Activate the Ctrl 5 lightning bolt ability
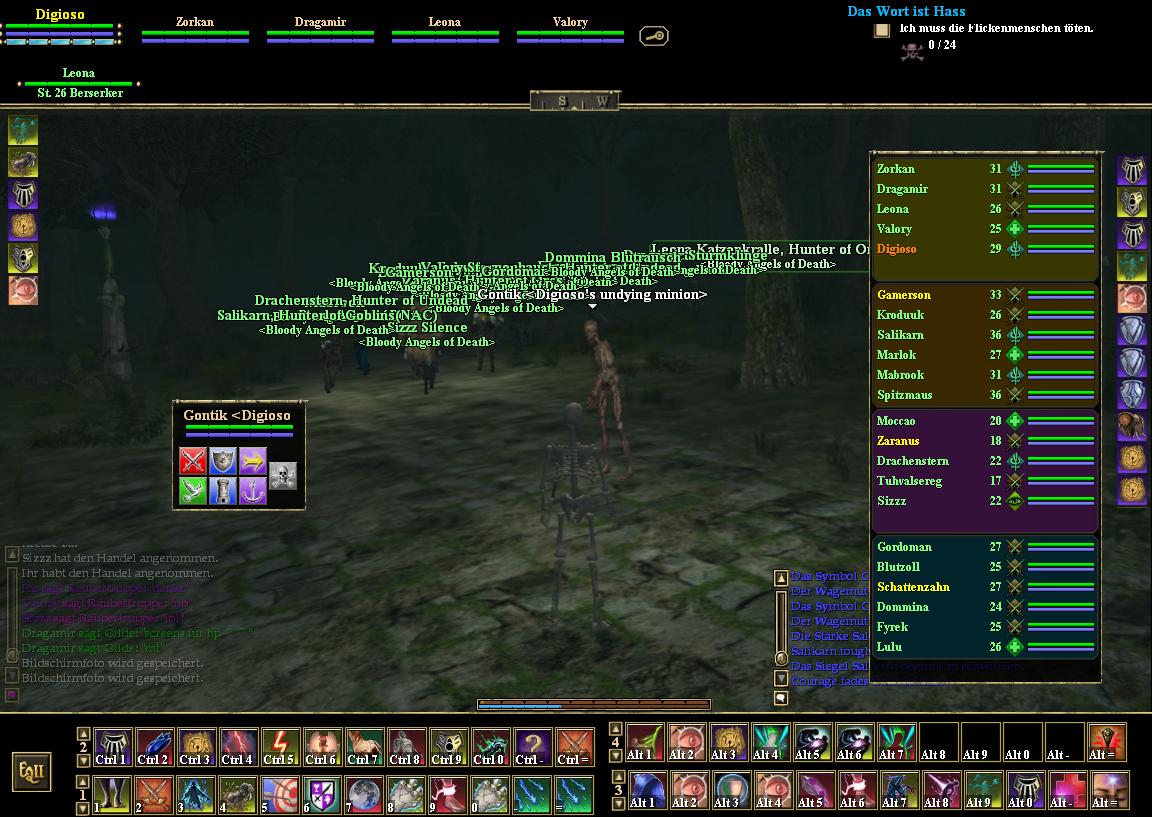Image resolution: width=1152 pixels, height=817 pixels. click(x=280, y=746)
